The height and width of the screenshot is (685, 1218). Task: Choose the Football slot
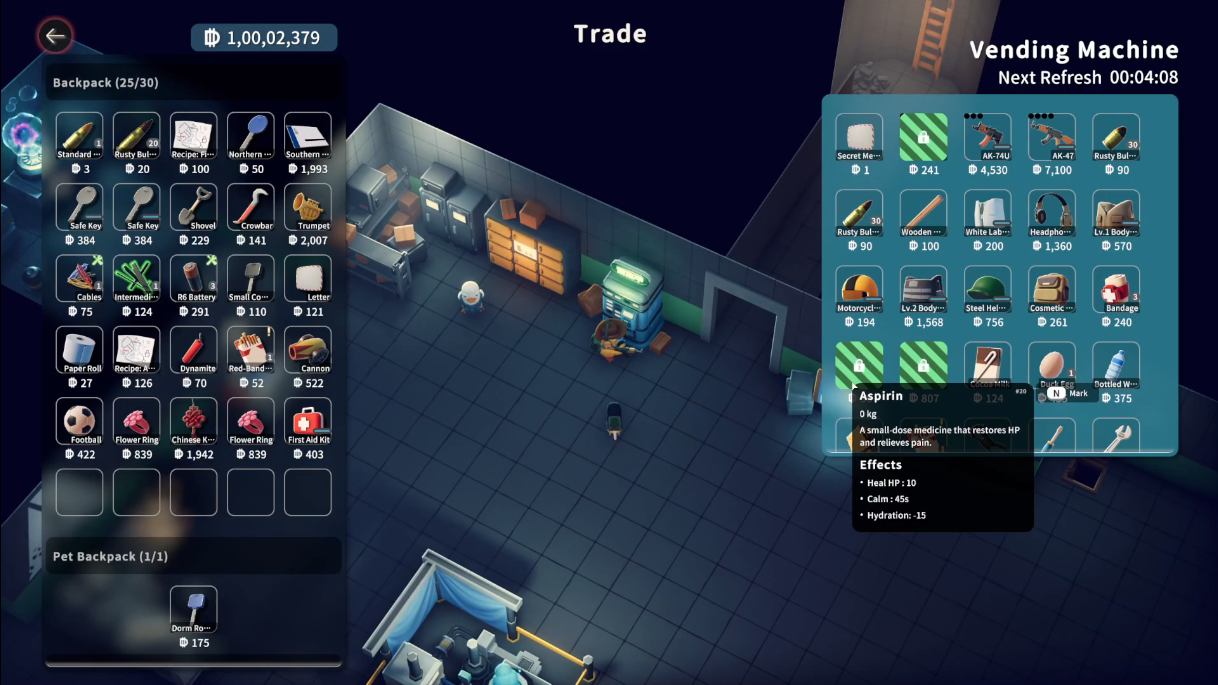[80, 422]
